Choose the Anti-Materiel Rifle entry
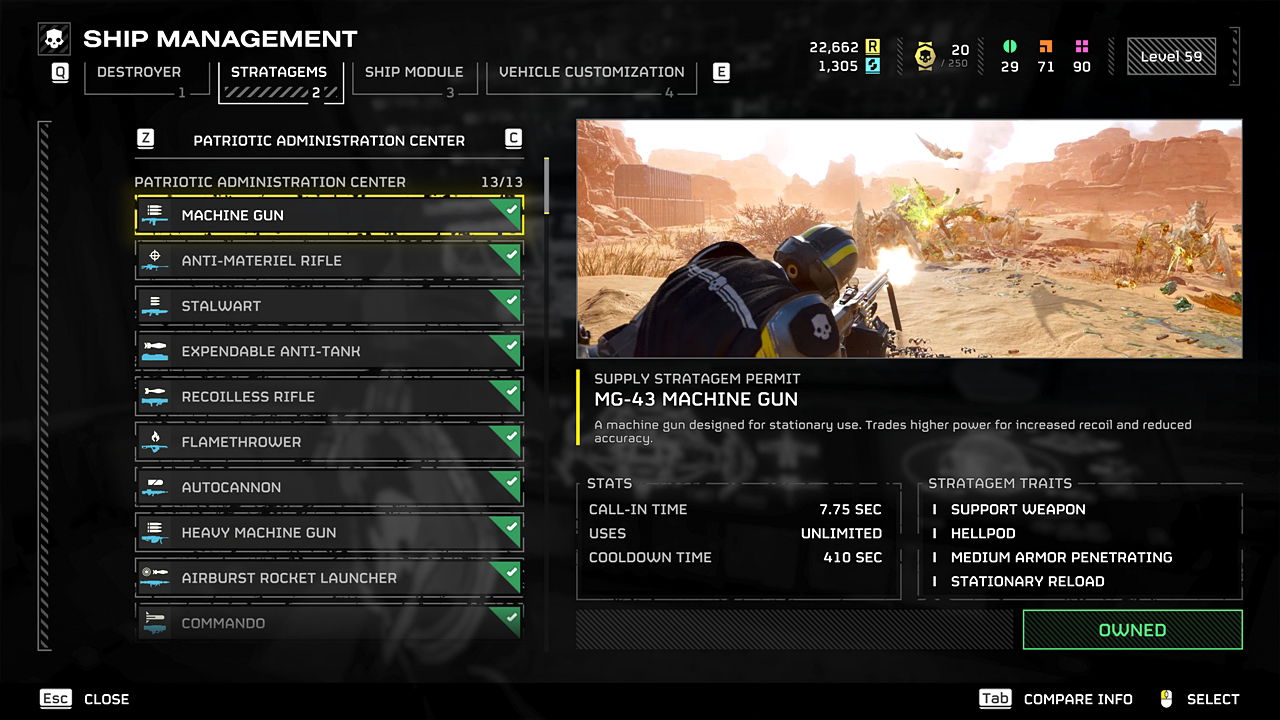This screenshot has height=720, width=1280. [x=329, y=260]
